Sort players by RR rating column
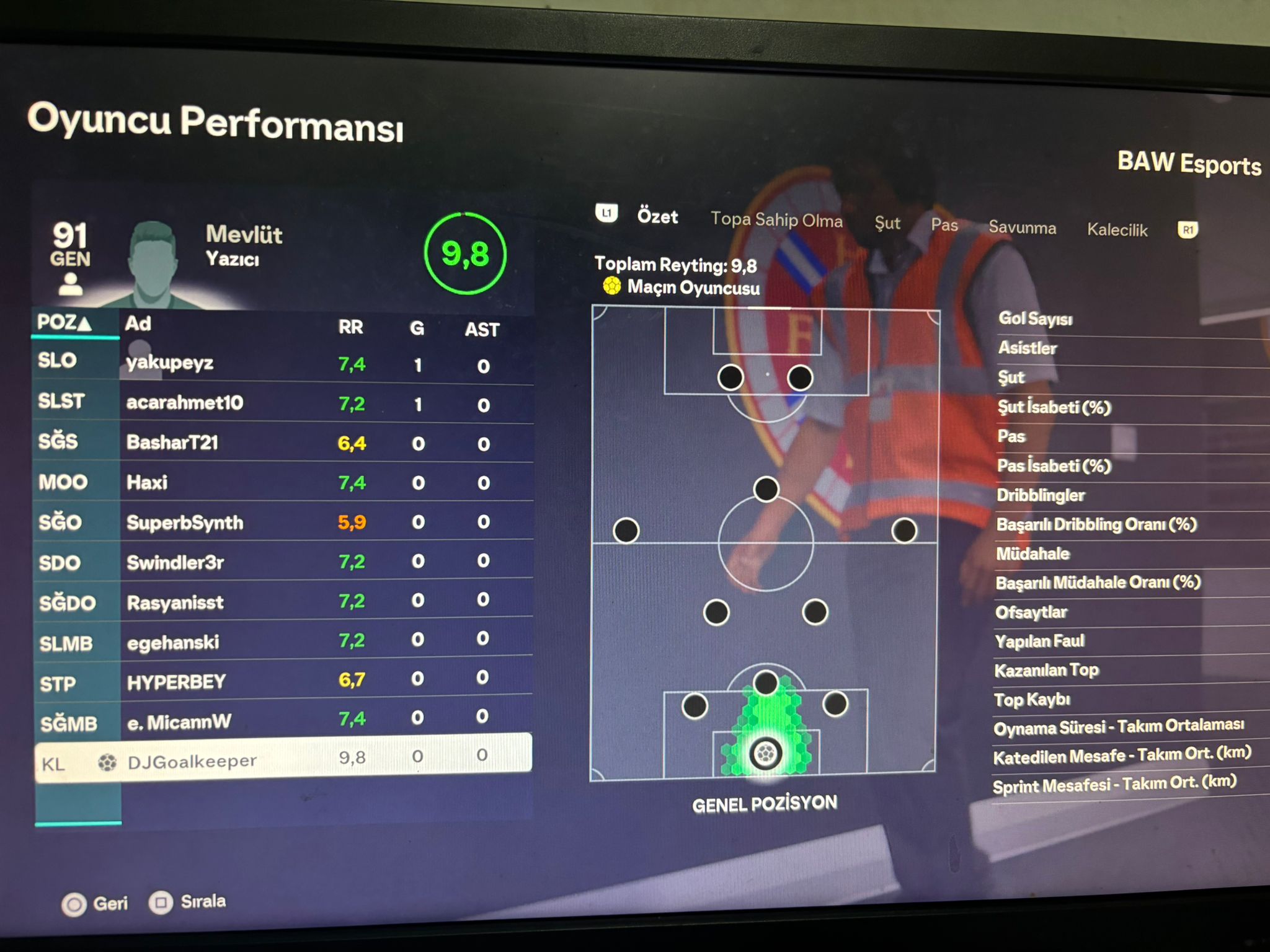1270x952 pixels. (350, 327)
